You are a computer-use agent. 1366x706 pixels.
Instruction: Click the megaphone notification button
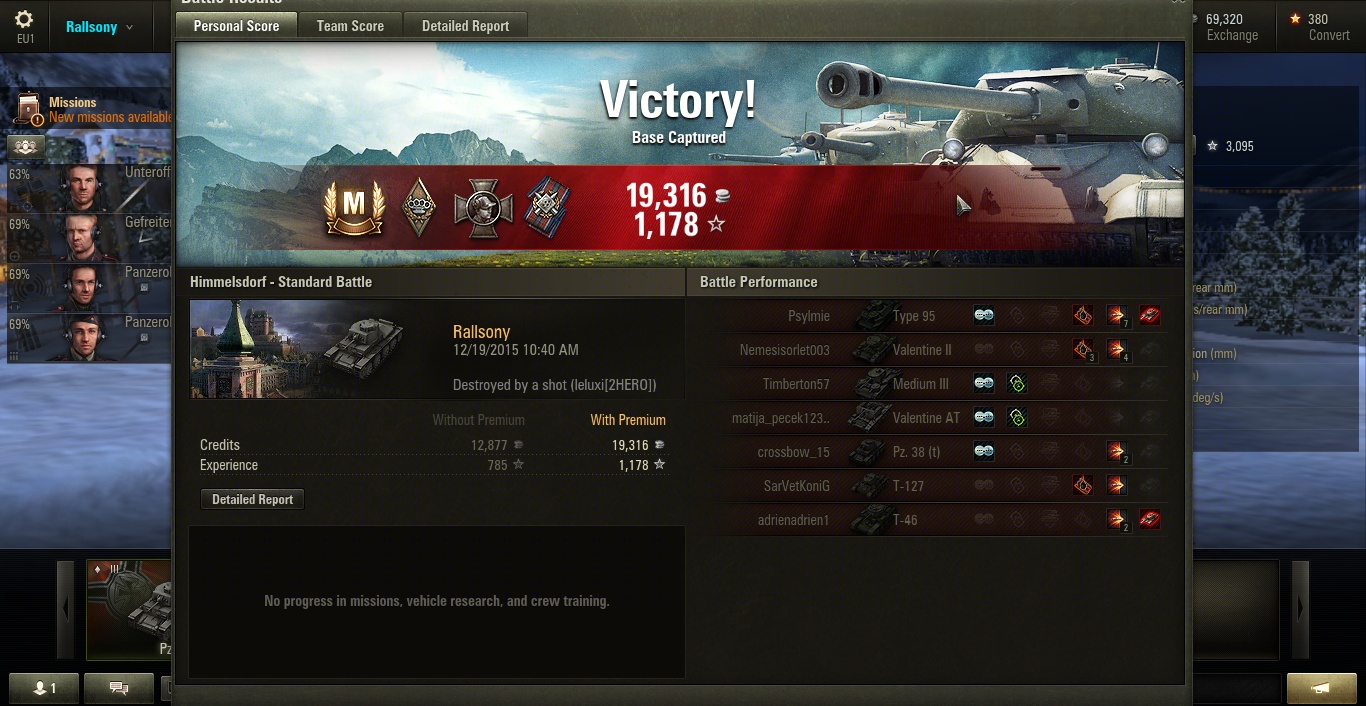(1321, 688)
